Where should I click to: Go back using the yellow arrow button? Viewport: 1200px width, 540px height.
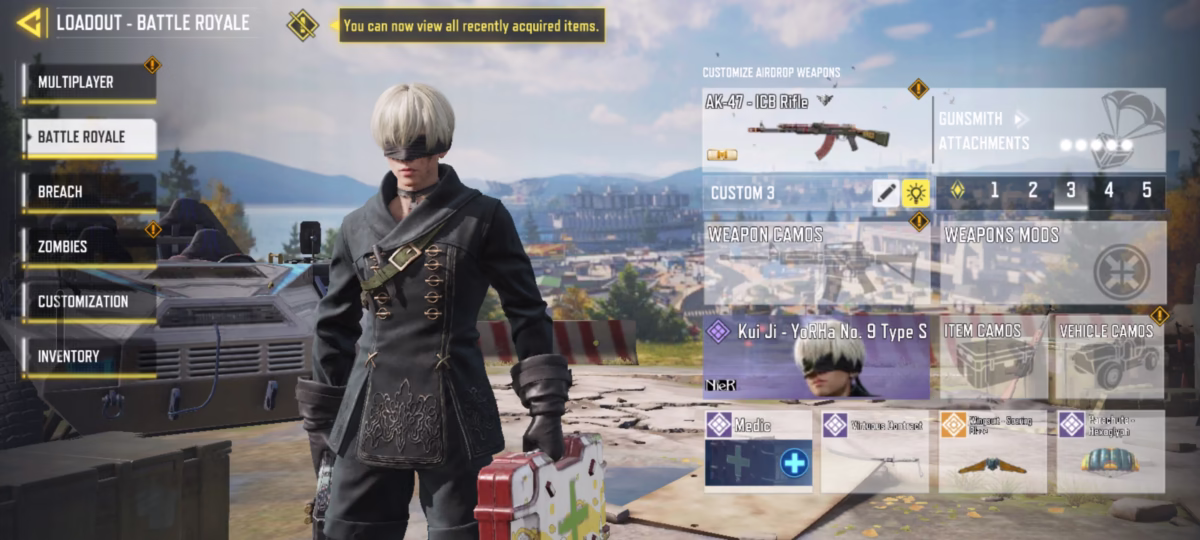coord(30,21)
